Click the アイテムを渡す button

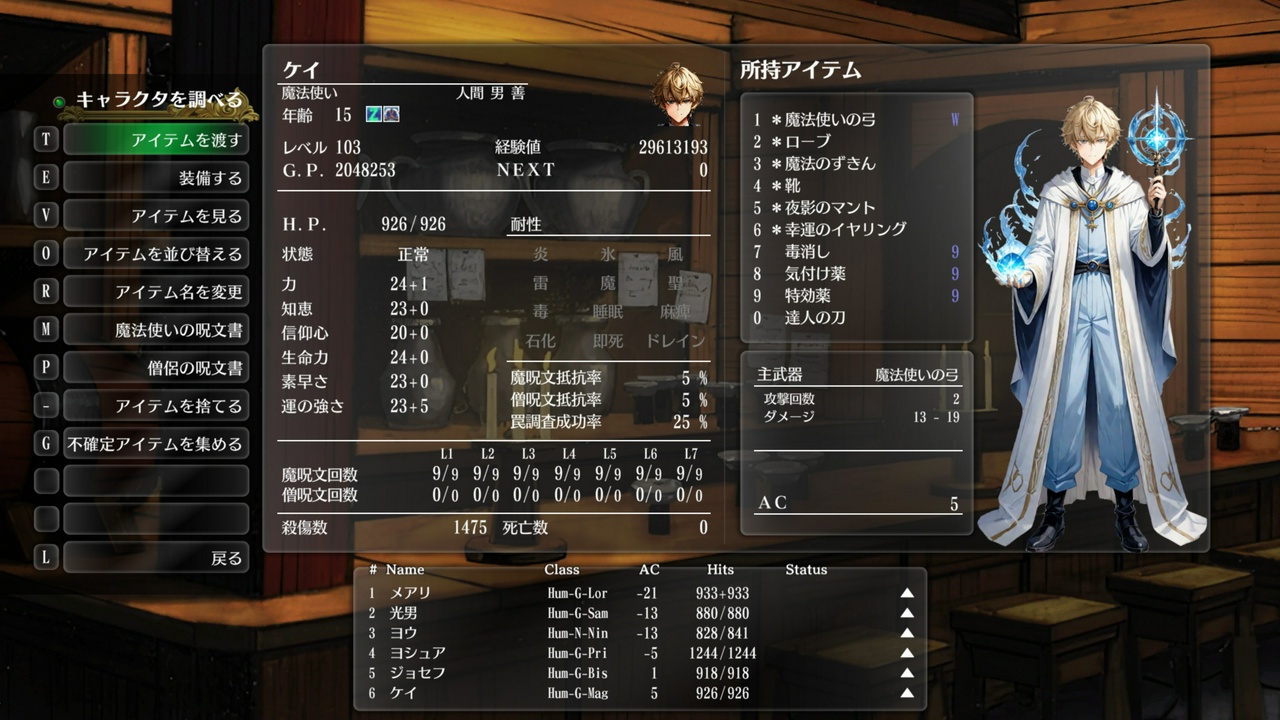(156, 140)
